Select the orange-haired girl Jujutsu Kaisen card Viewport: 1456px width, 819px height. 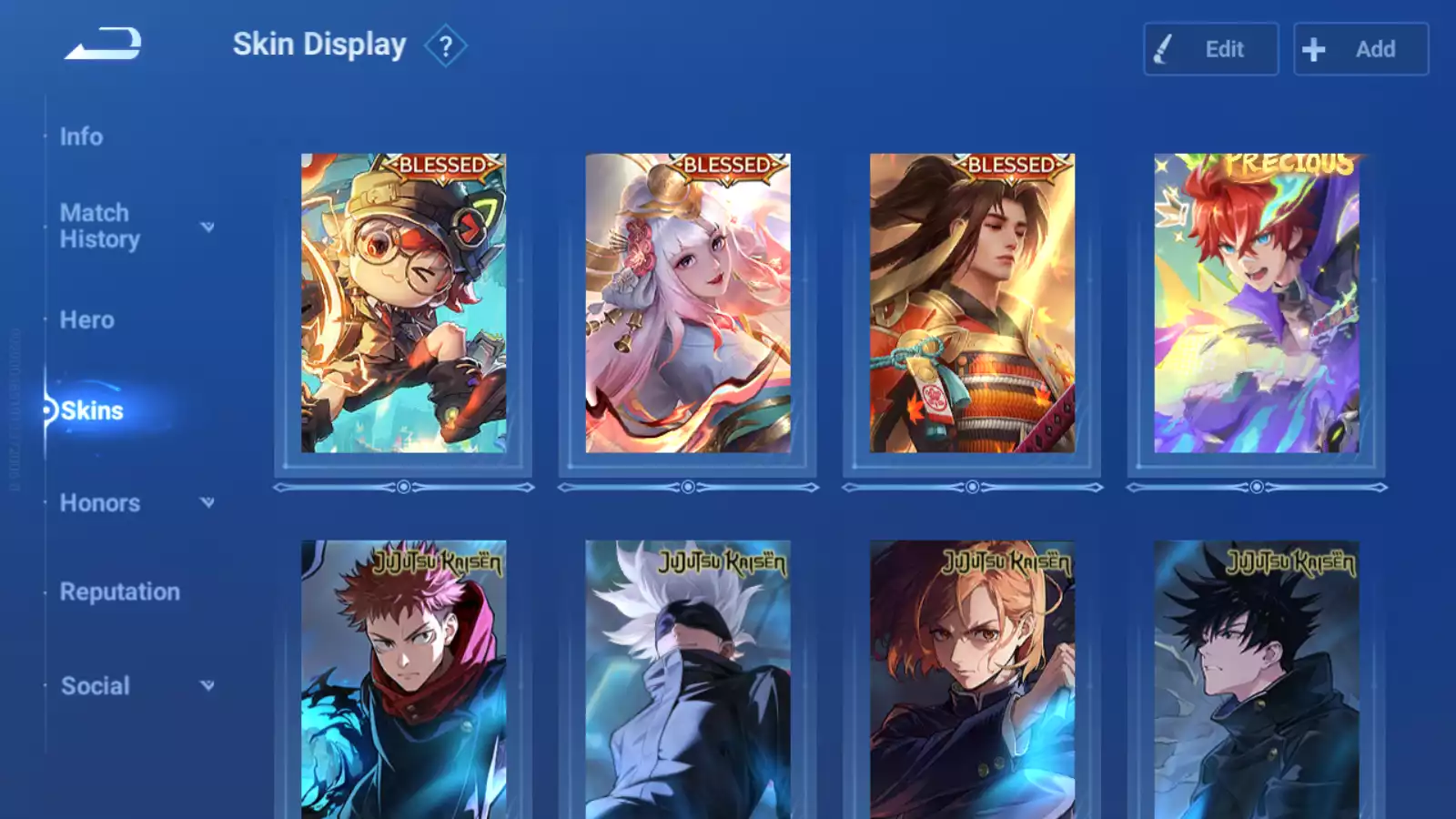coord(972,680)
